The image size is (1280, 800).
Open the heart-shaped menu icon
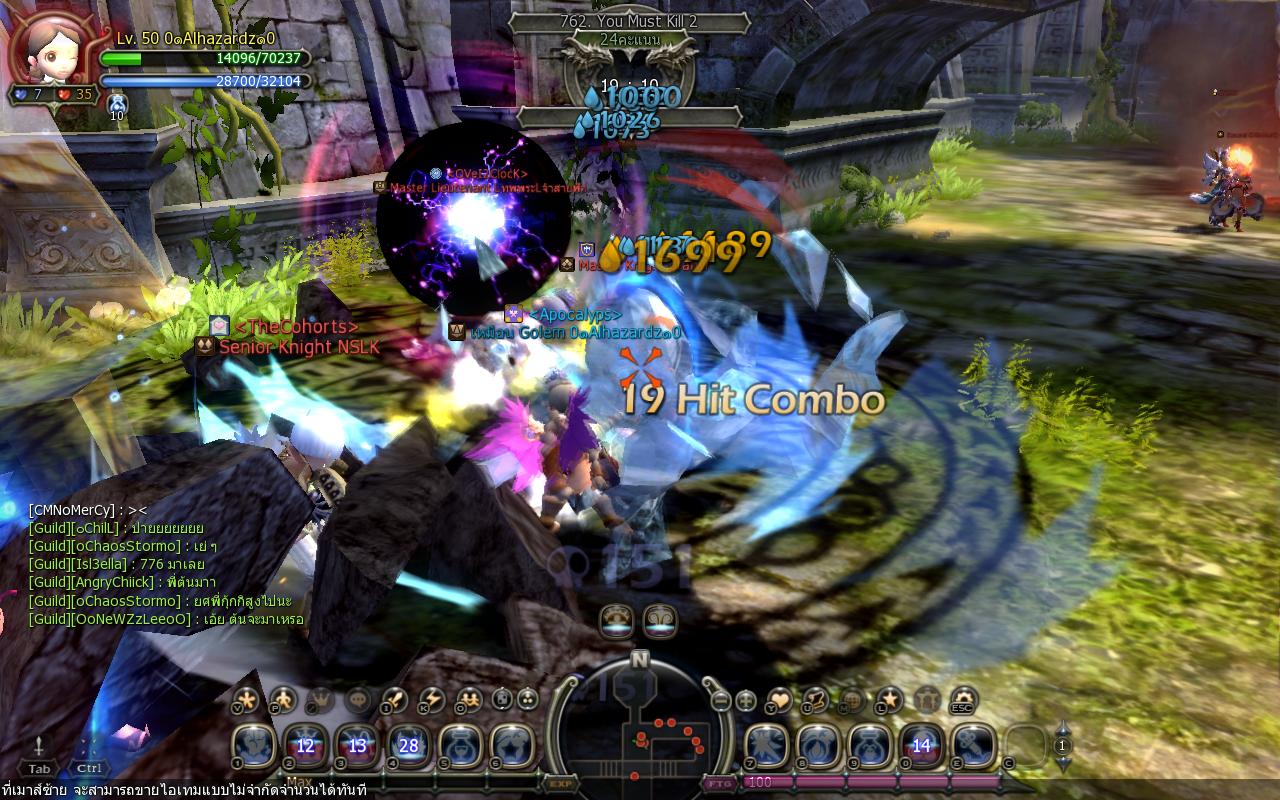pos(780,700)
